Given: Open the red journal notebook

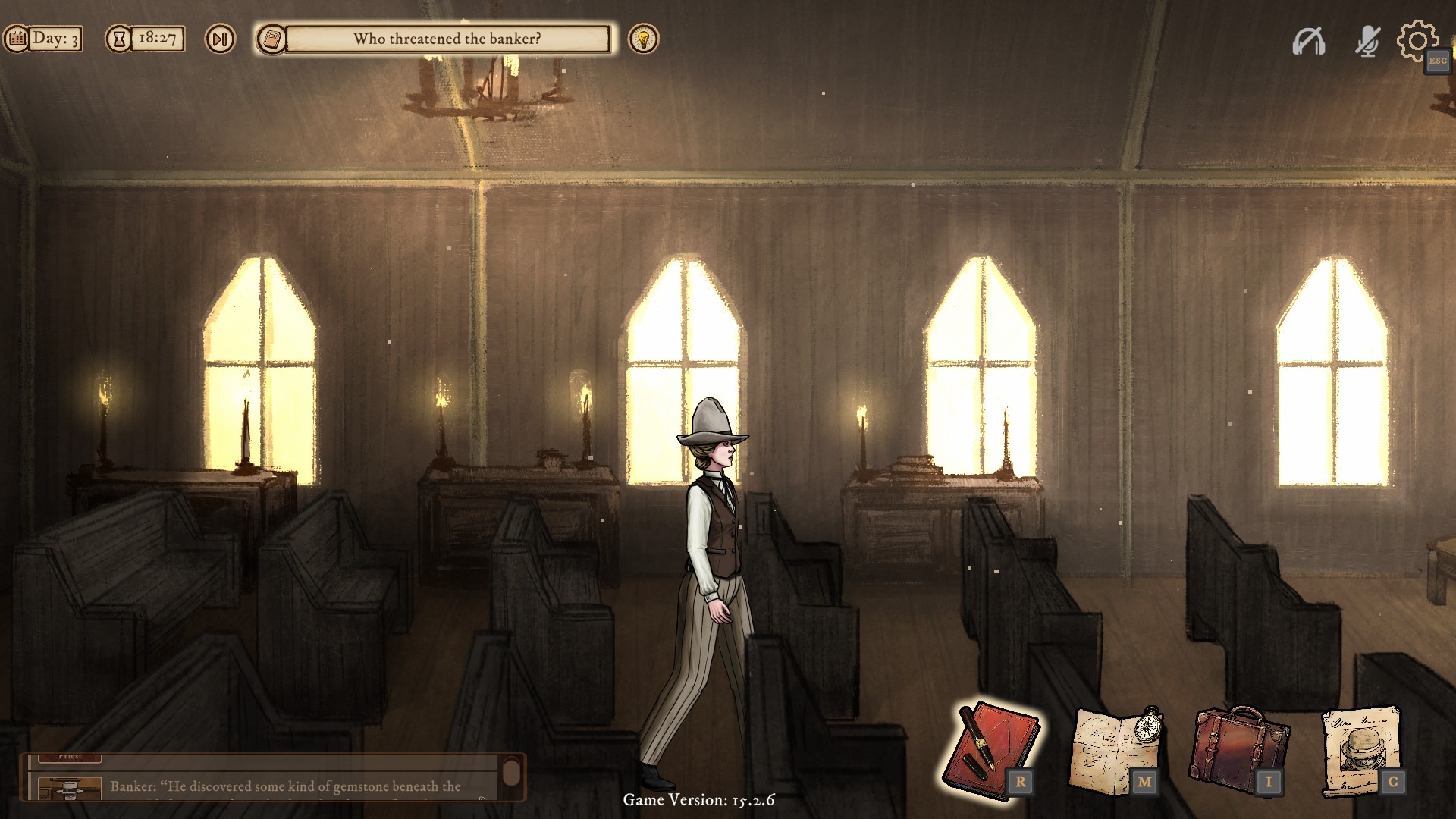Looking at the screenshot, I should tap(989, 747).
